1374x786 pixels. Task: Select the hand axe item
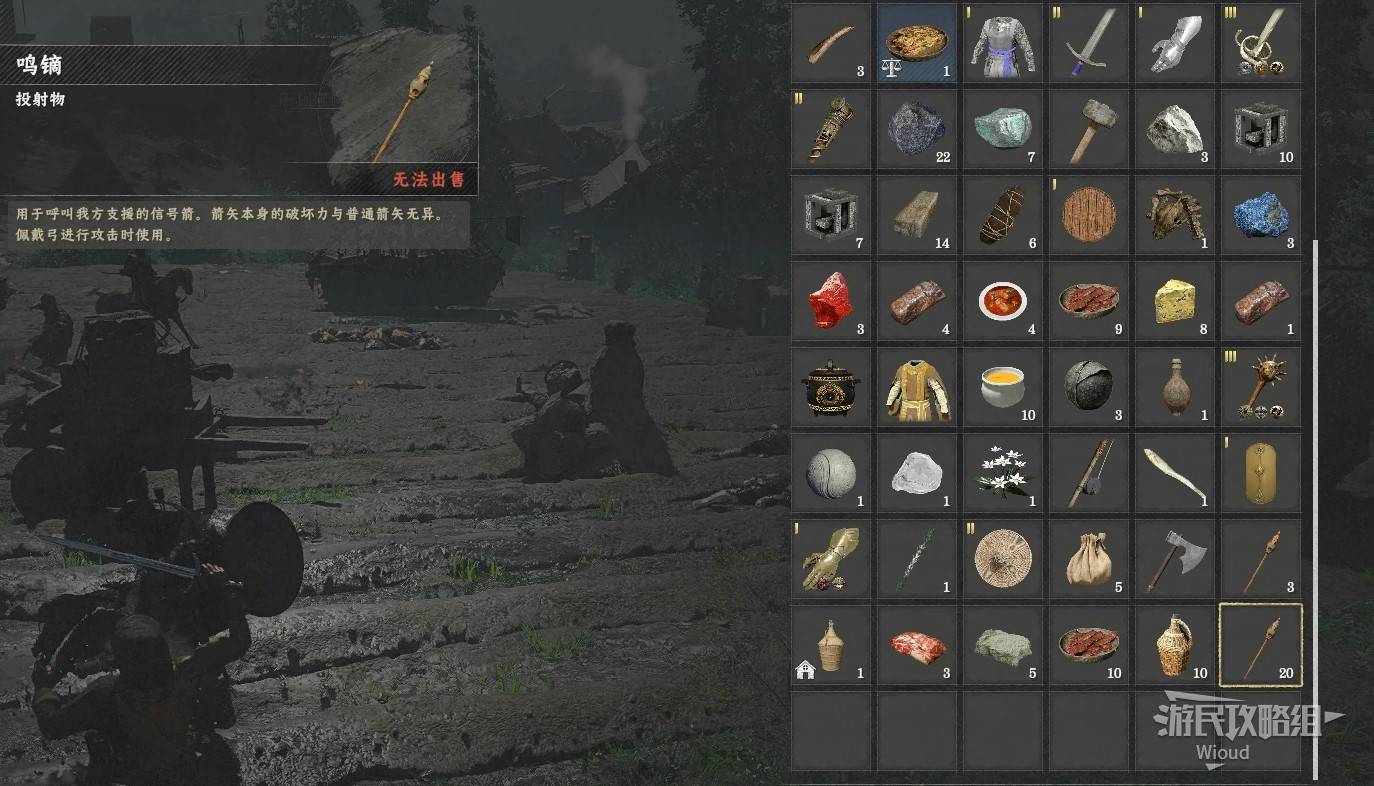(1175, 559)
